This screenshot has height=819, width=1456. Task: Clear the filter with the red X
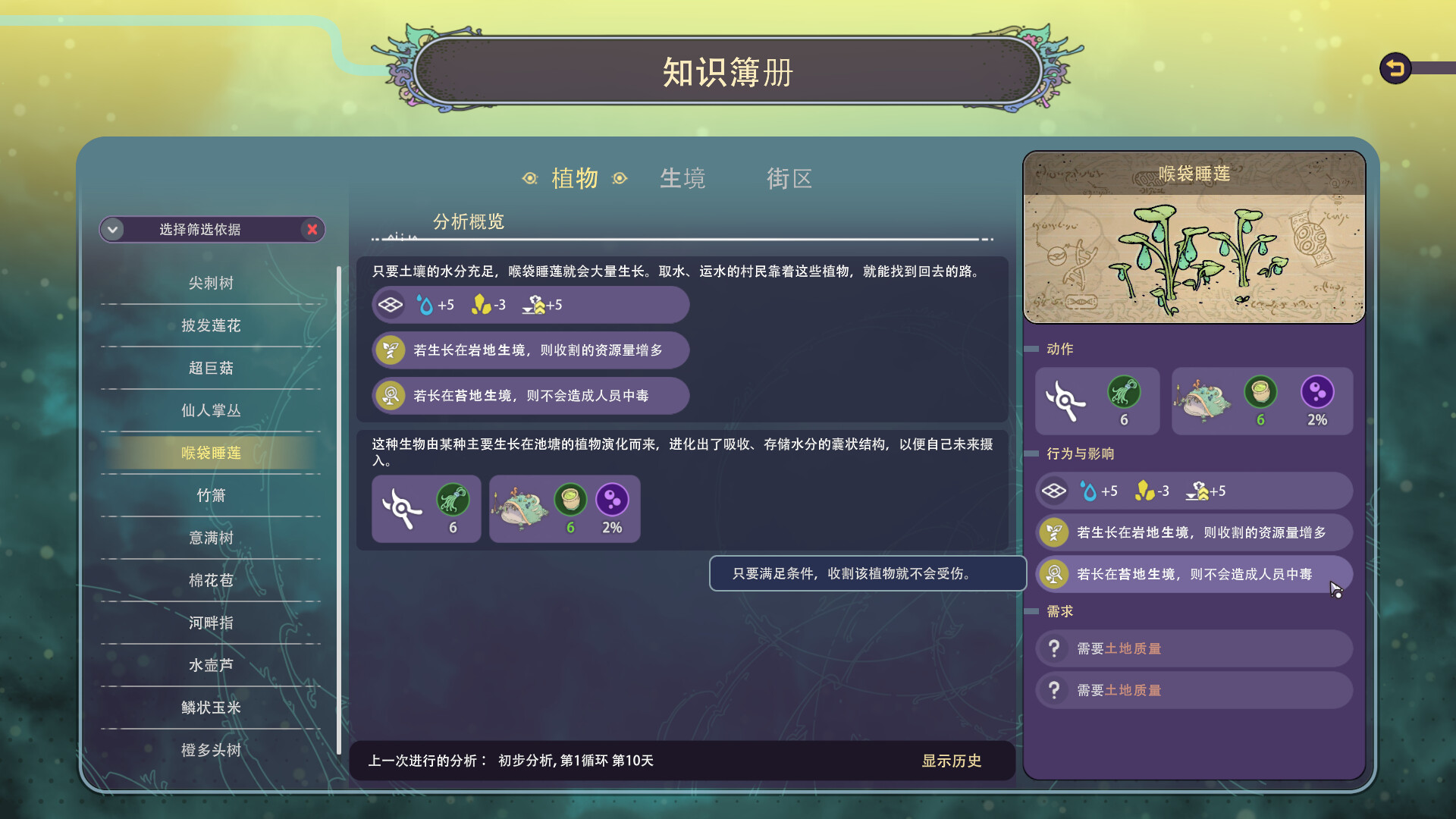[312, 230]
